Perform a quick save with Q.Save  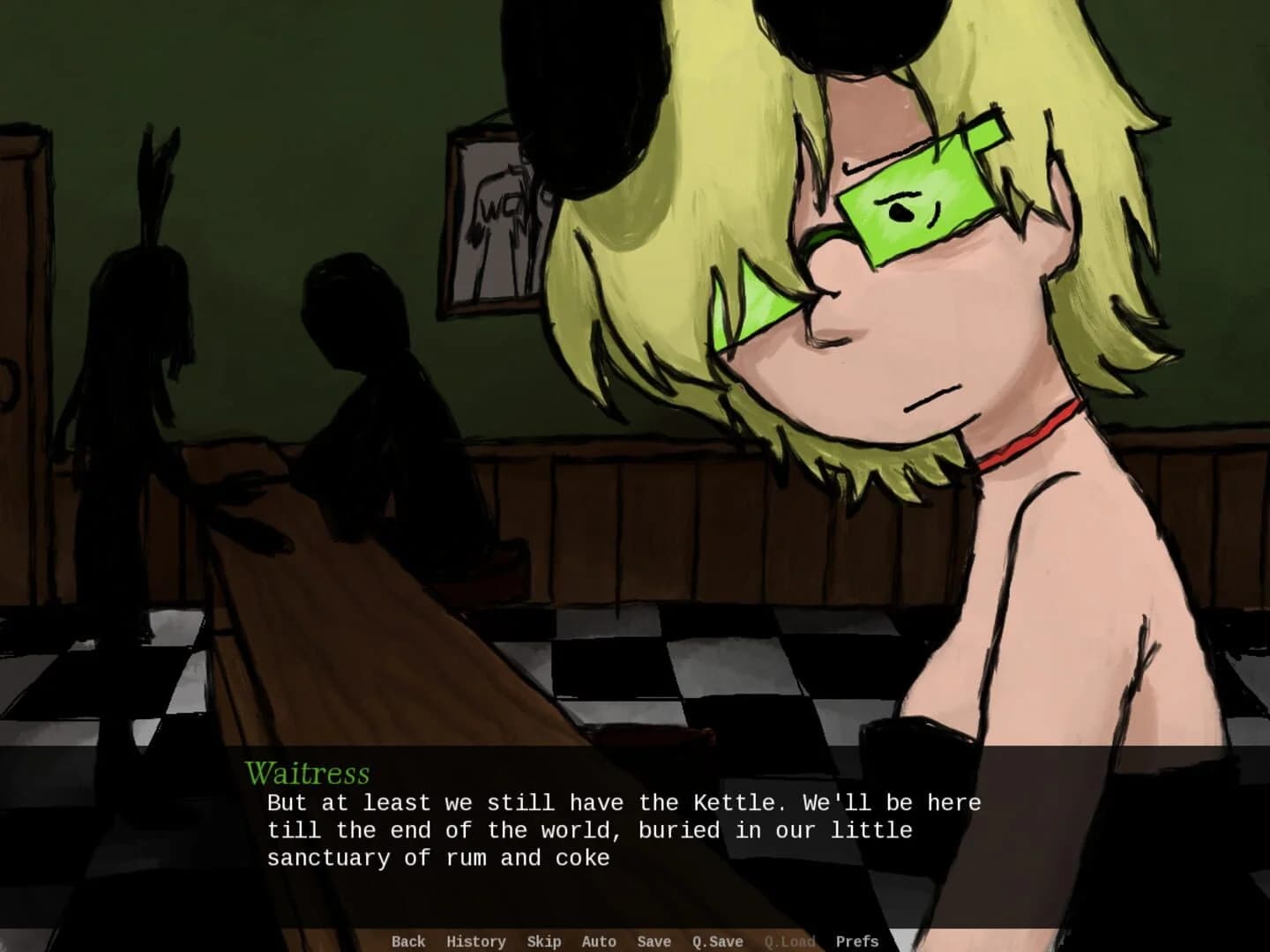(716, 941)
